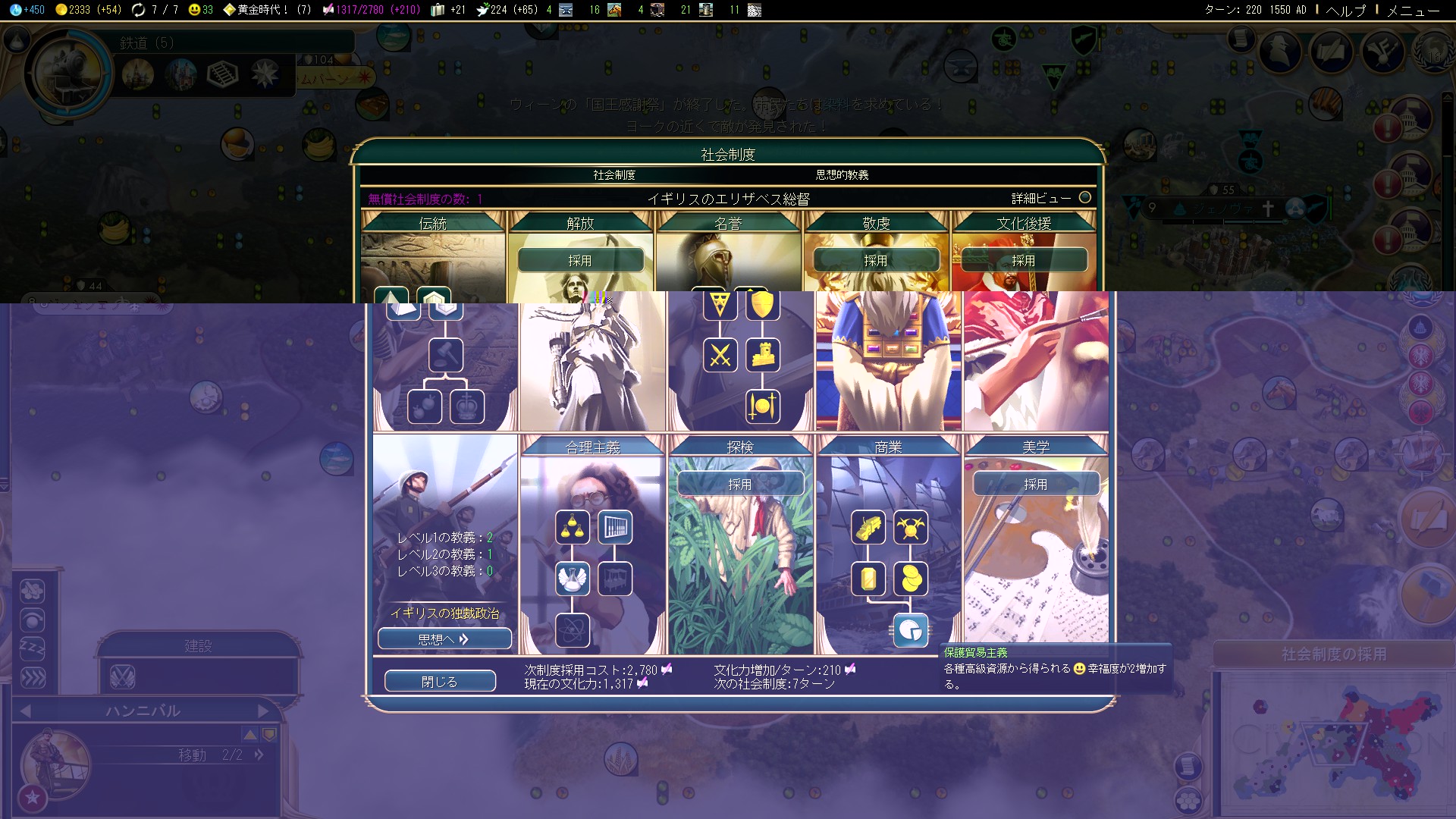Select the gavel policy icon in Tradition

click(x=446, y=355)
